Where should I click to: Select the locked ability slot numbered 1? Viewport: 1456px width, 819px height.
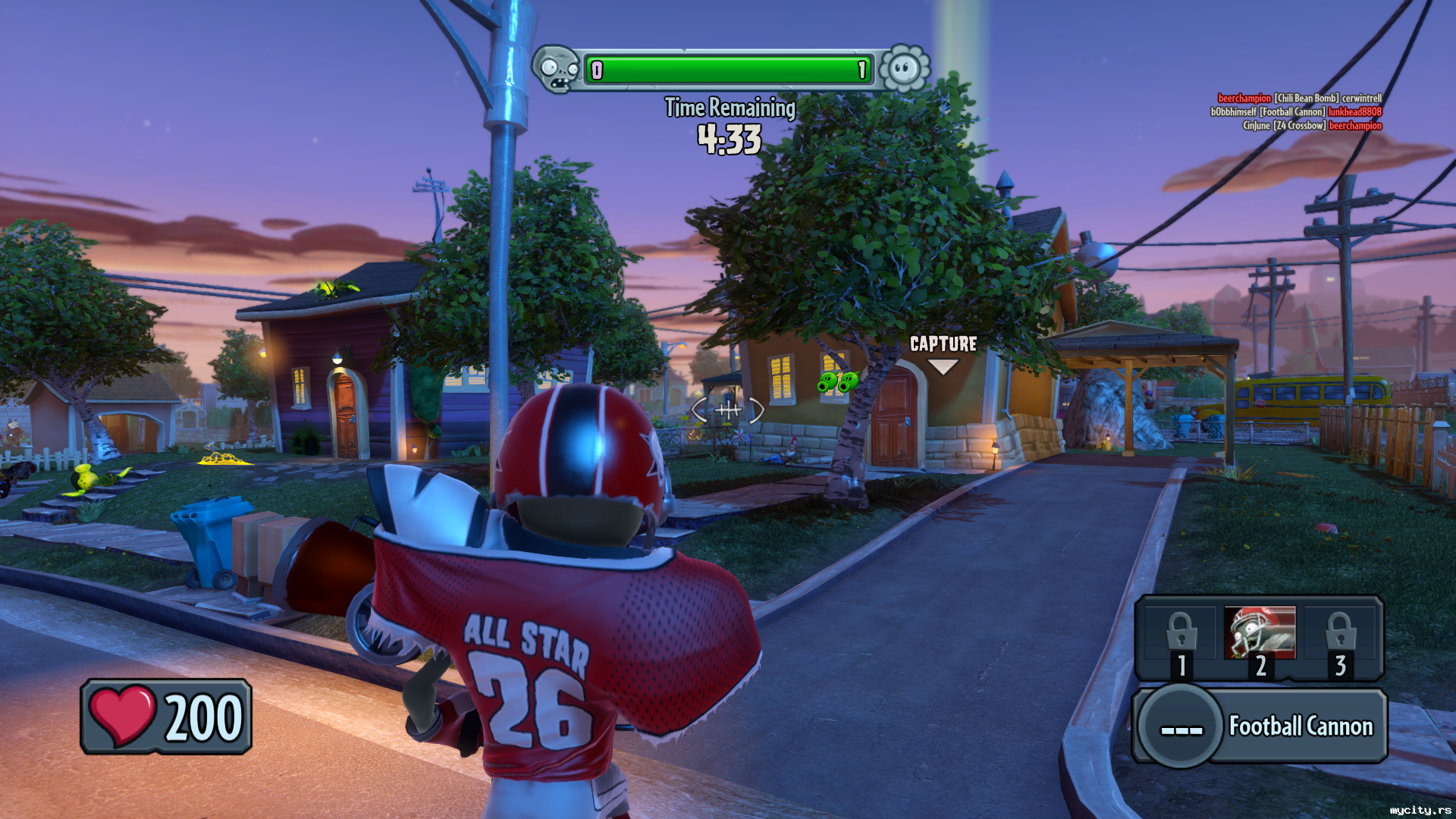click(x=1181, y=642)
